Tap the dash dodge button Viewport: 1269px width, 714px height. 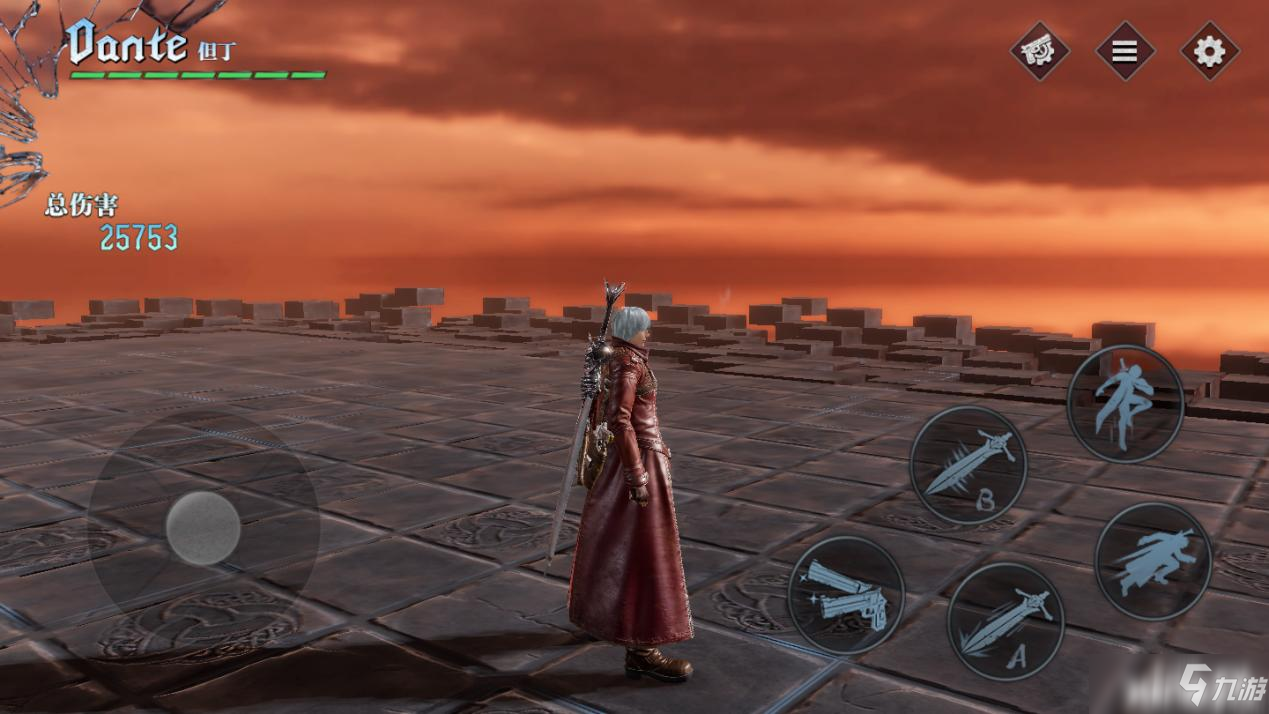[x=1153, y=561]
